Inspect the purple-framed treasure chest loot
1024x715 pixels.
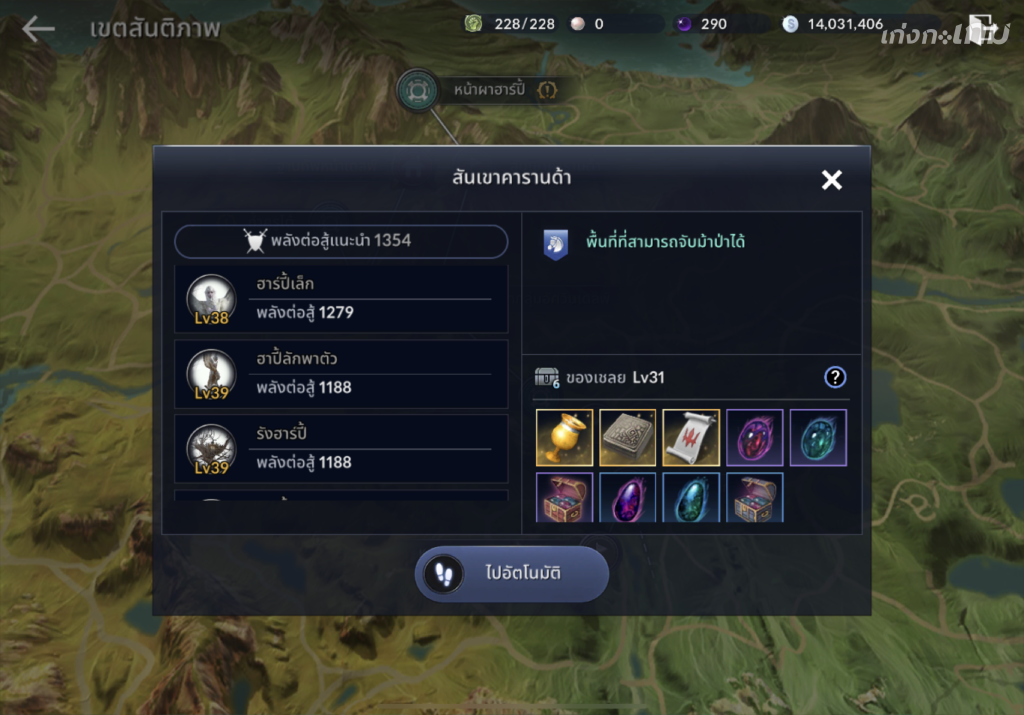[x=565, y=498]
